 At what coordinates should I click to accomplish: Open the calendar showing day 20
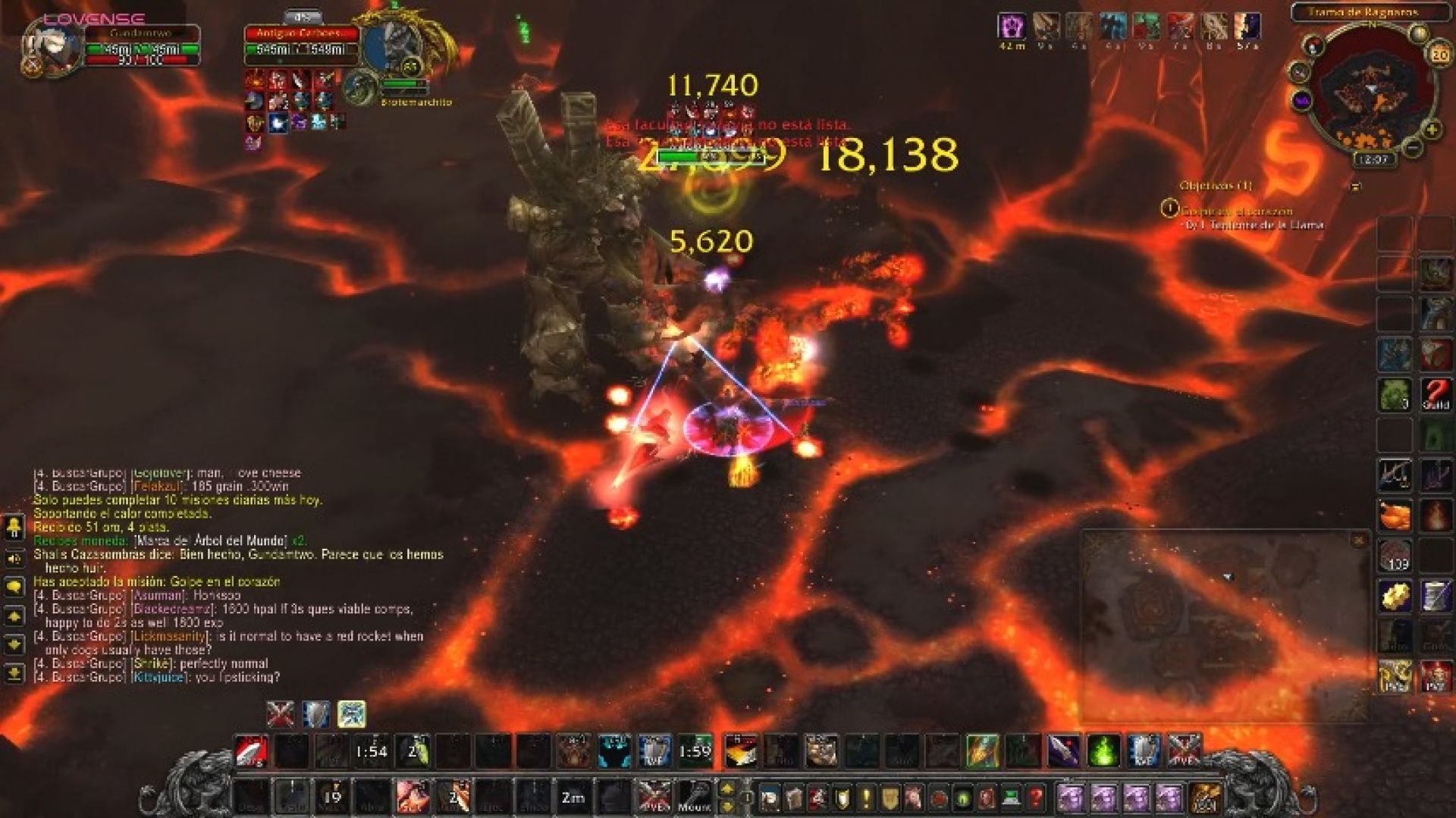pos(1439,55)
